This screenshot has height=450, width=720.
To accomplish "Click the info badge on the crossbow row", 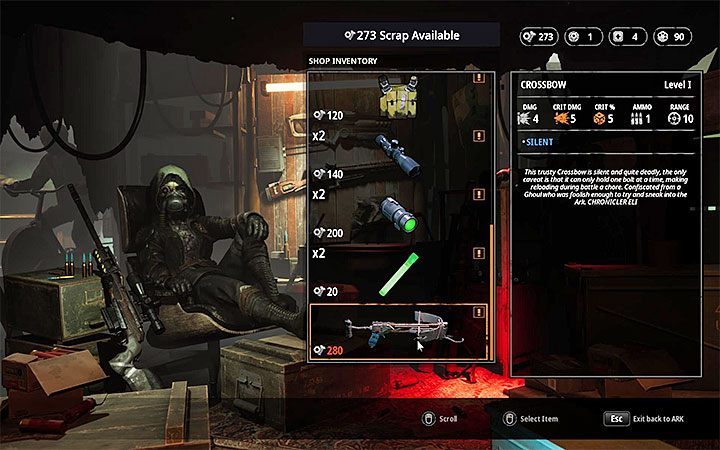I will tap(481, 312).
